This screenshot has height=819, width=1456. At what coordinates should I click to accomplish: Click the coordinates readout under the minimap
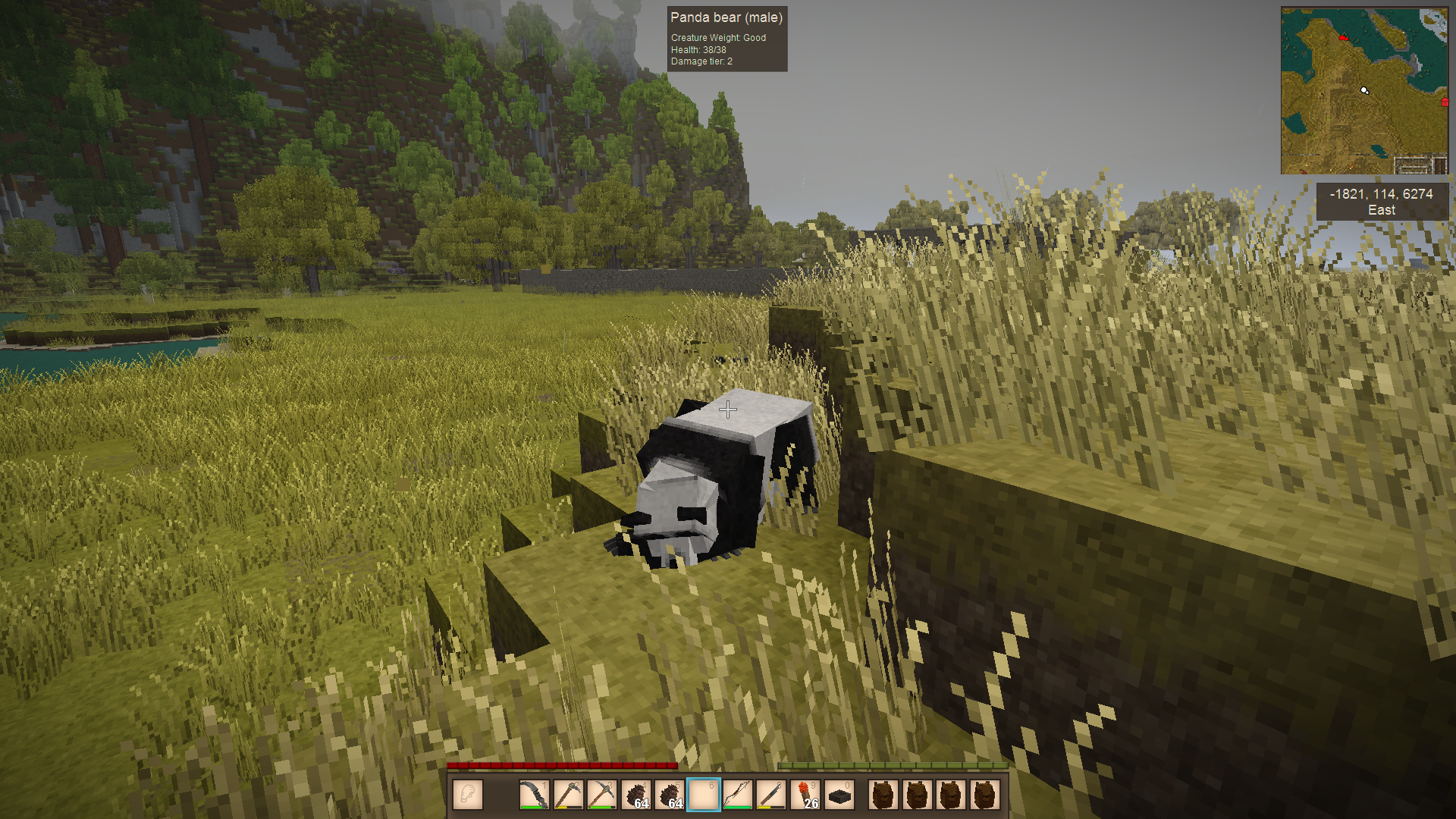tap(1381, 202)
